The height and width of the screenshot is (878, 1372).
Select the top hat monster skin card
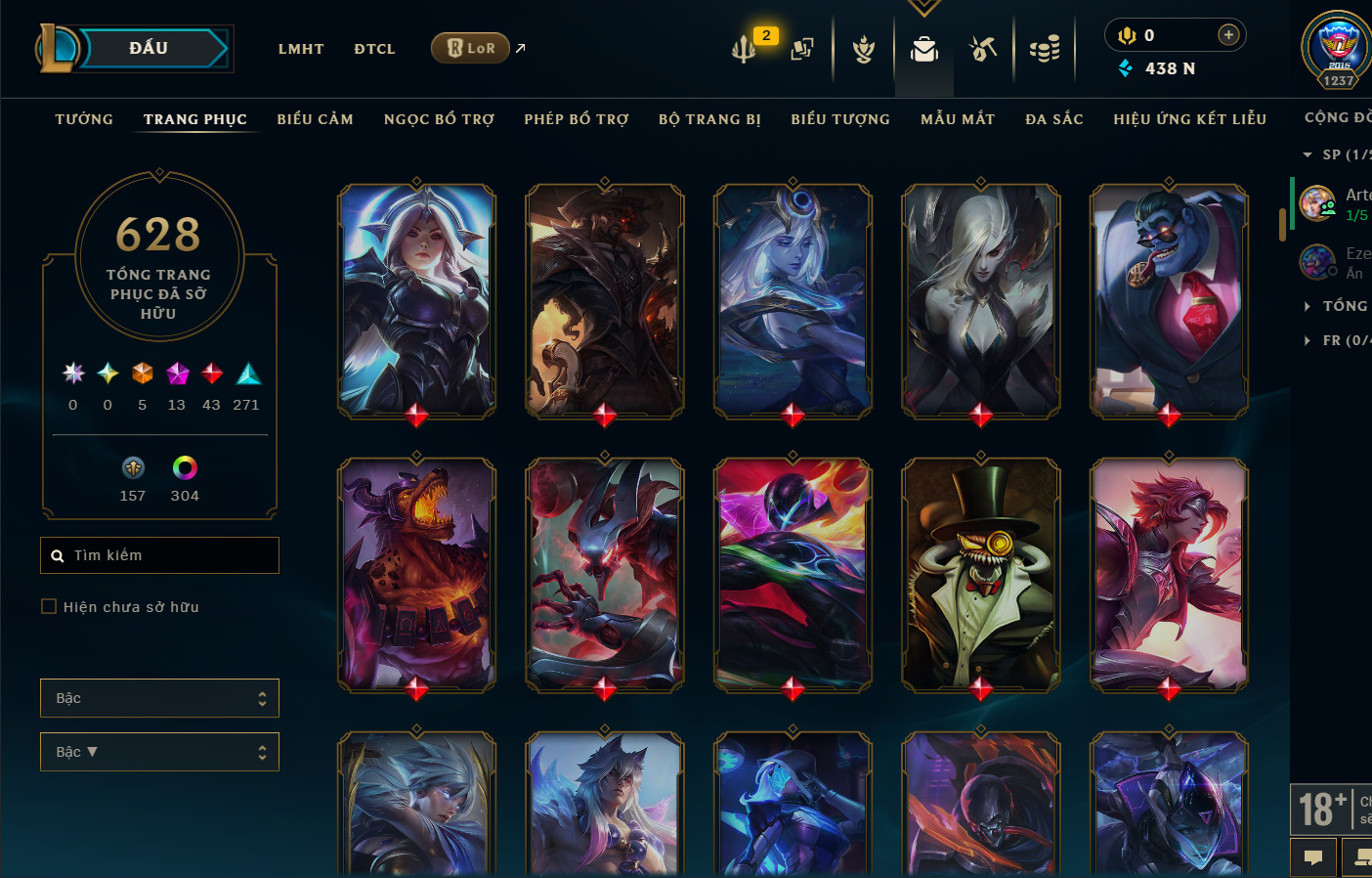[x=980, y=575]
